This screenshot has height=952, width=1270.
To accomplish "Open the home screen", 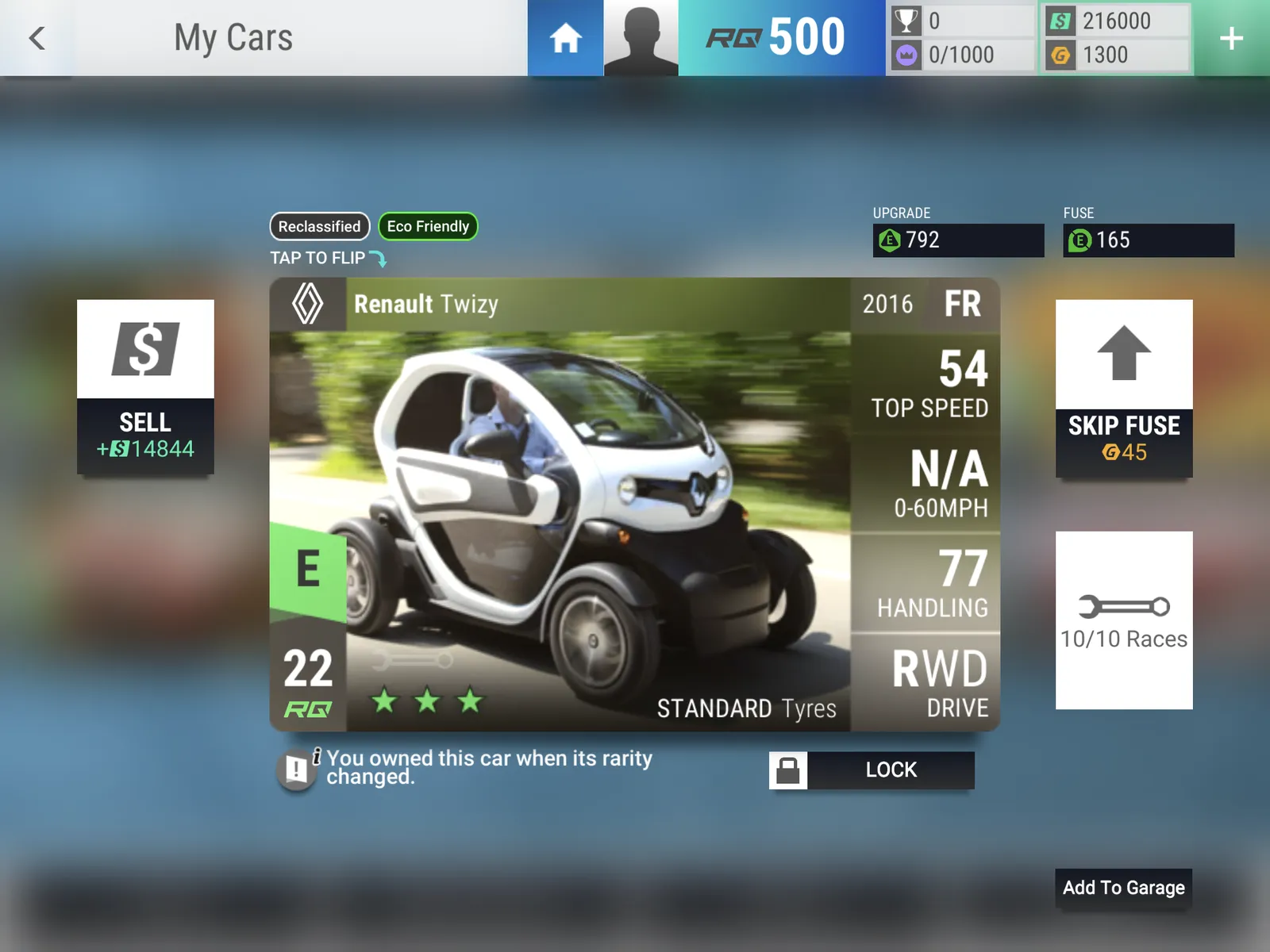I will [565, 38].
